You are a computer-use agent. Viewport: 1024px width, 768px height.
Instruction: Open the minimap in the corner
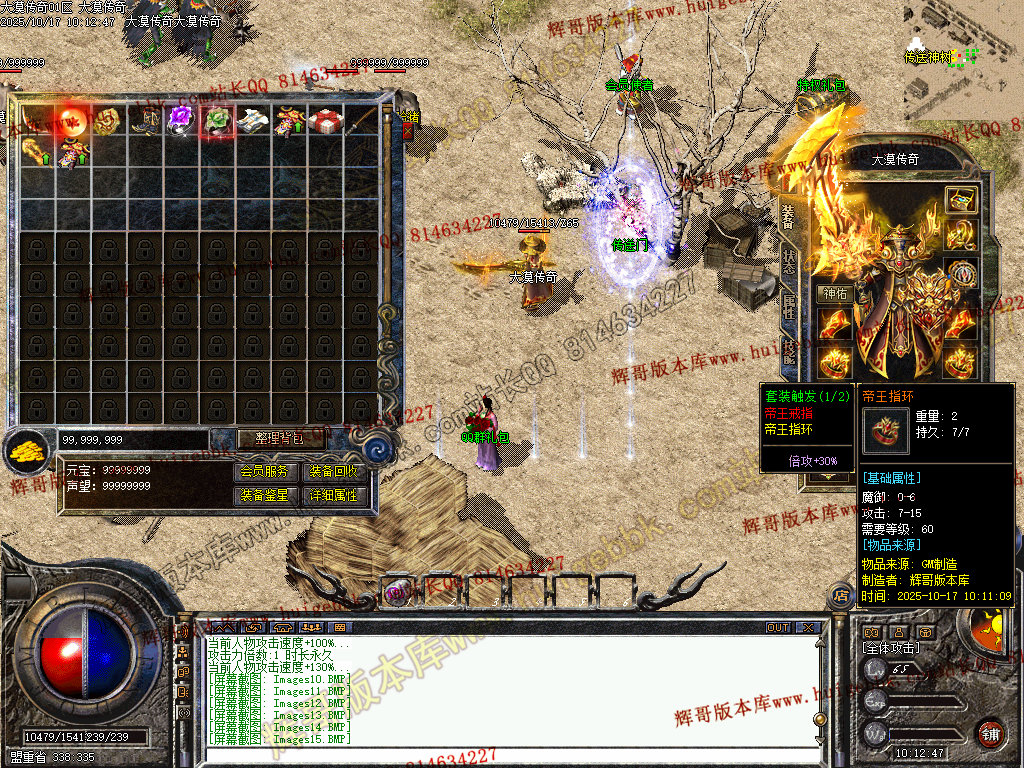point(962,52)
